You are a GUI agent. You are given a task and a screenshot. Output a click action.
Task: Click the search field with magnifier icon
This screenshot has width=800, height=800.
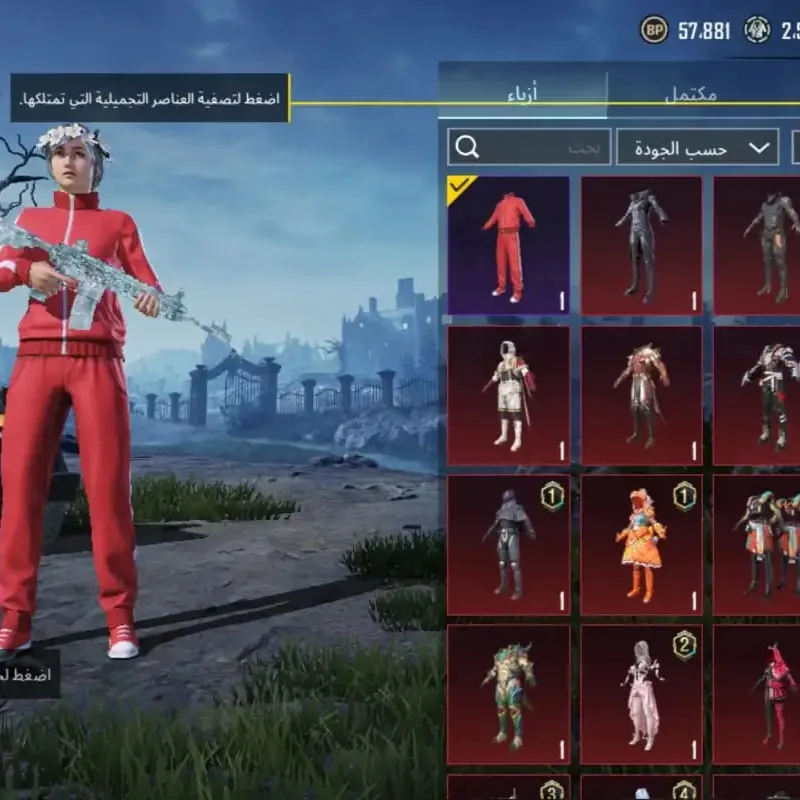click(x=528, y=148)
